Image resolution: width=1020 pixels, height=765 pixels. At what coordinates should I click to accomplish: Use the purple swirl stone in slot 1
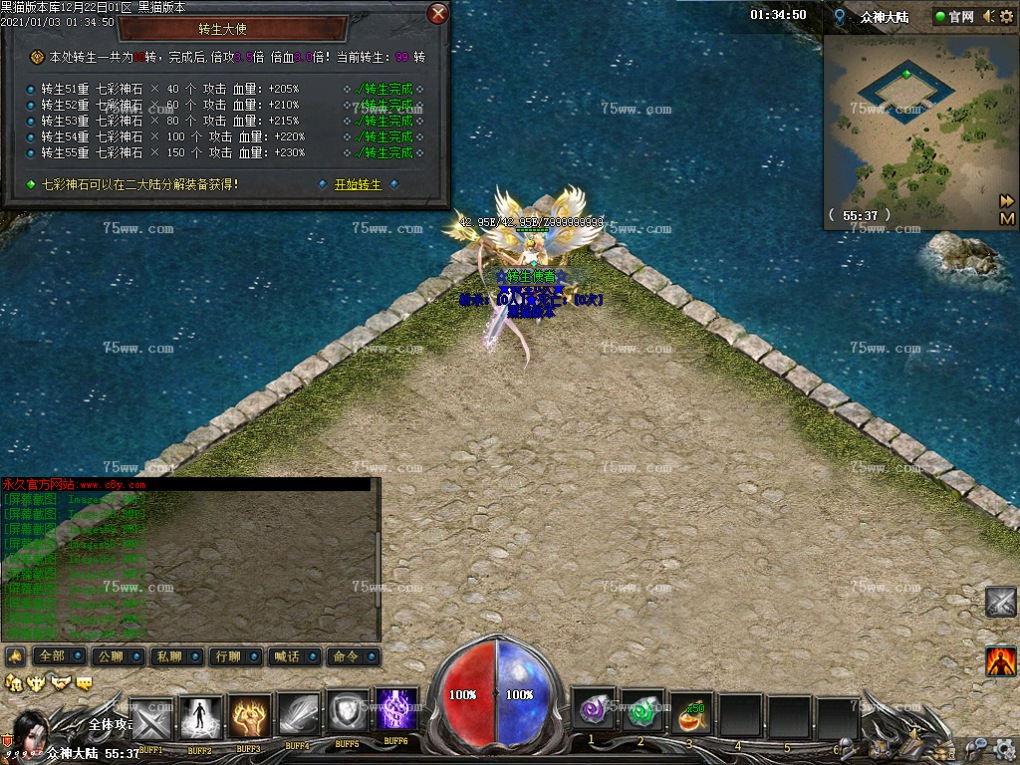[593, 713]
